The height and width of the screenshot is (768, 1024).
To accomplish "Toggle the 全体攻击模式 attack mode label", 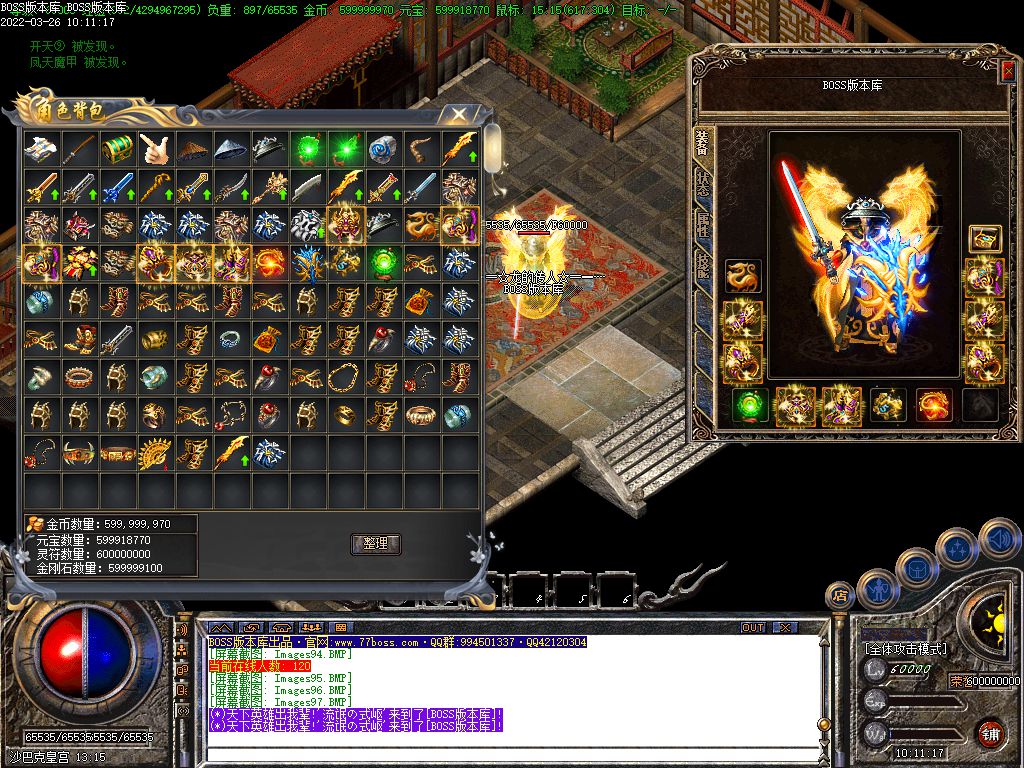I will [904, 648].
